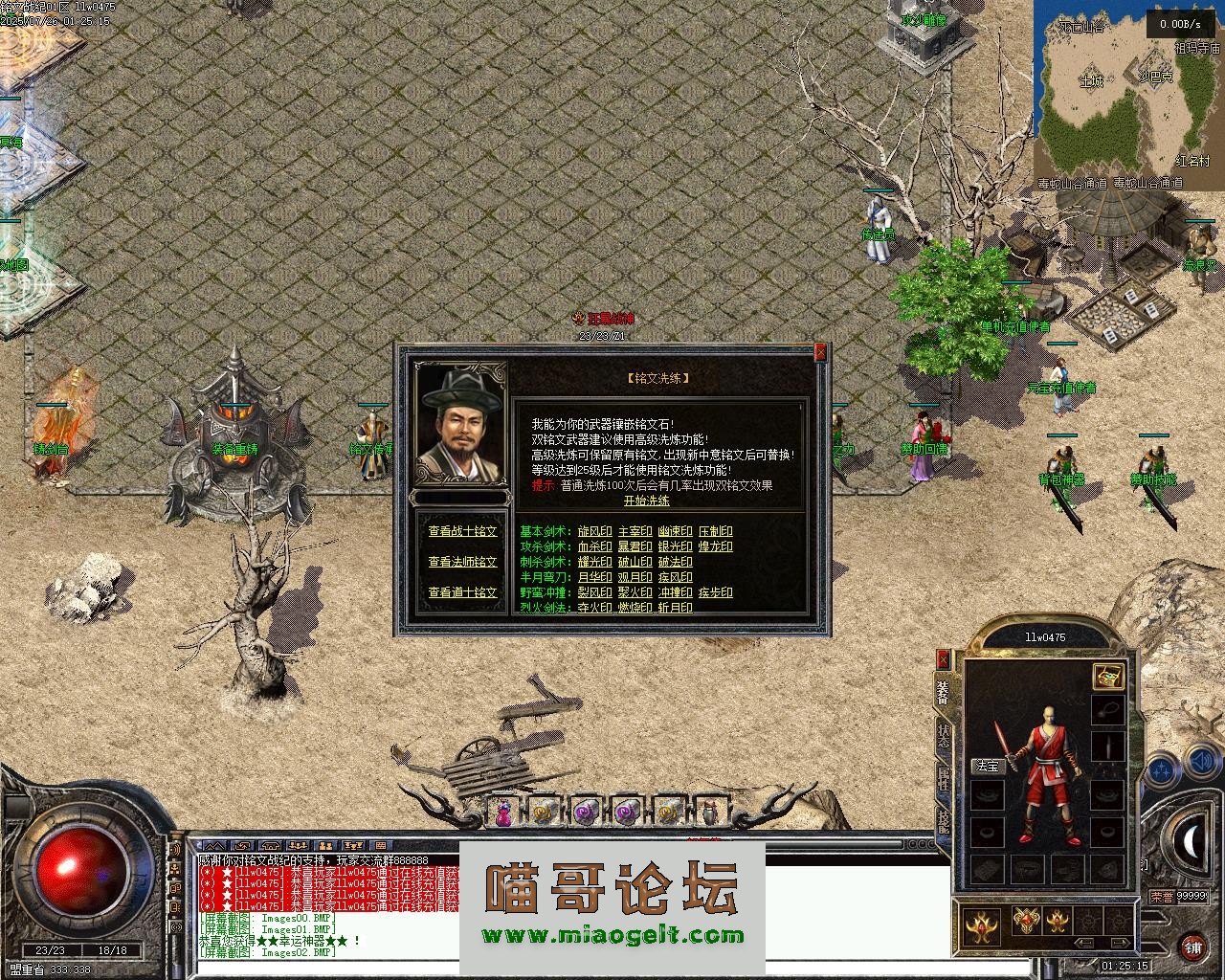Use the pink potion in the hotbar
The height and width of the screenshot is (980, 1225).
pyautogui.click(x=502, y=813)
